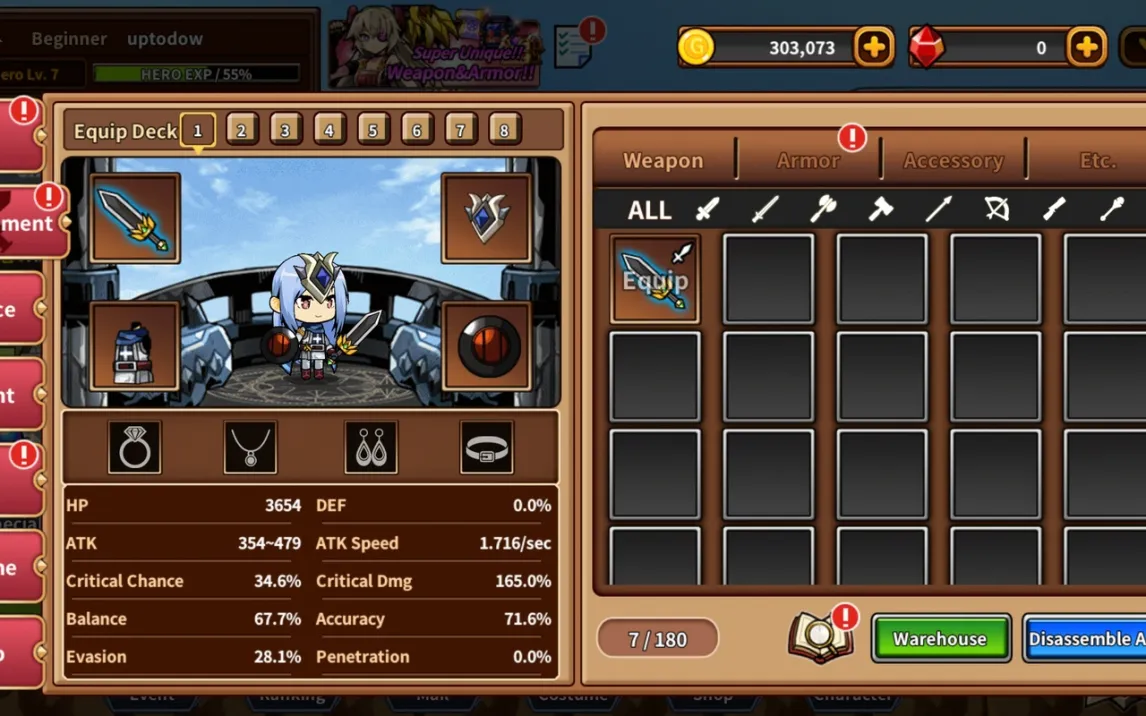Open the Warehouse

tap(940, 639)
